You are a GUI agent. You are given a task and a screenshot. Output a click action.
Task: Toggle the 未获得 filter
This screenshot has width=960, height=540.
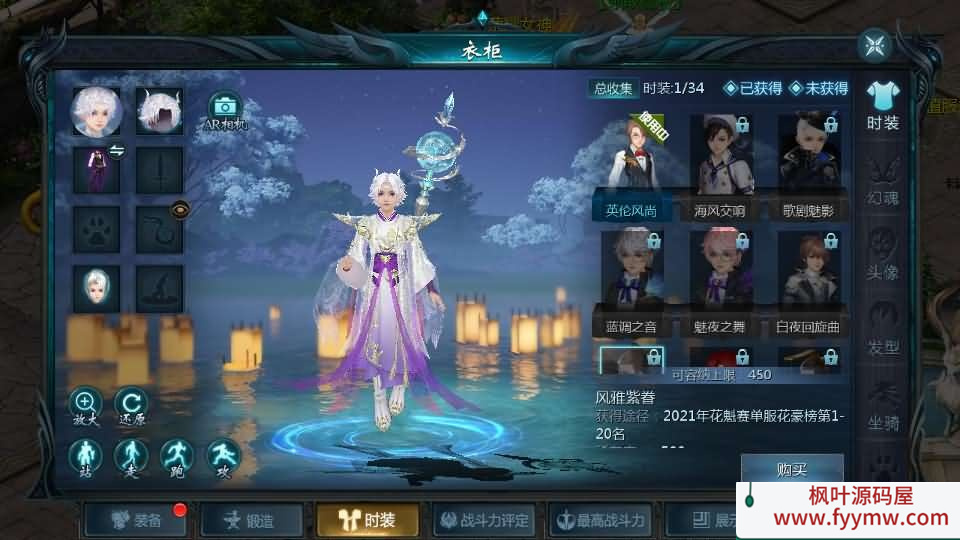(818, 88)
